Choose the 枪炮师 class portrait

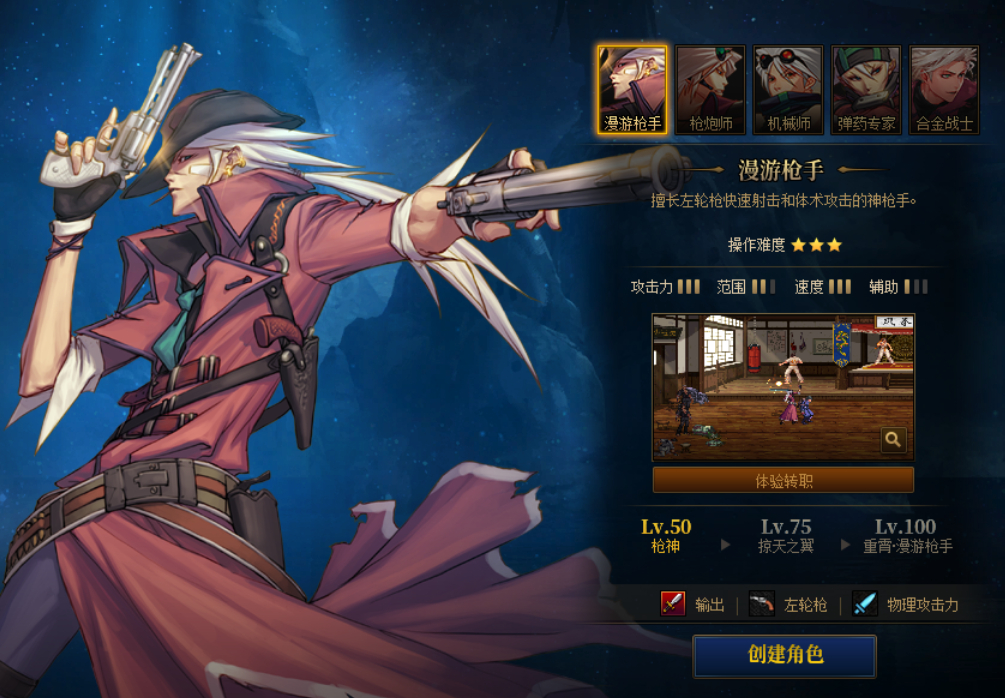(710, 90)
